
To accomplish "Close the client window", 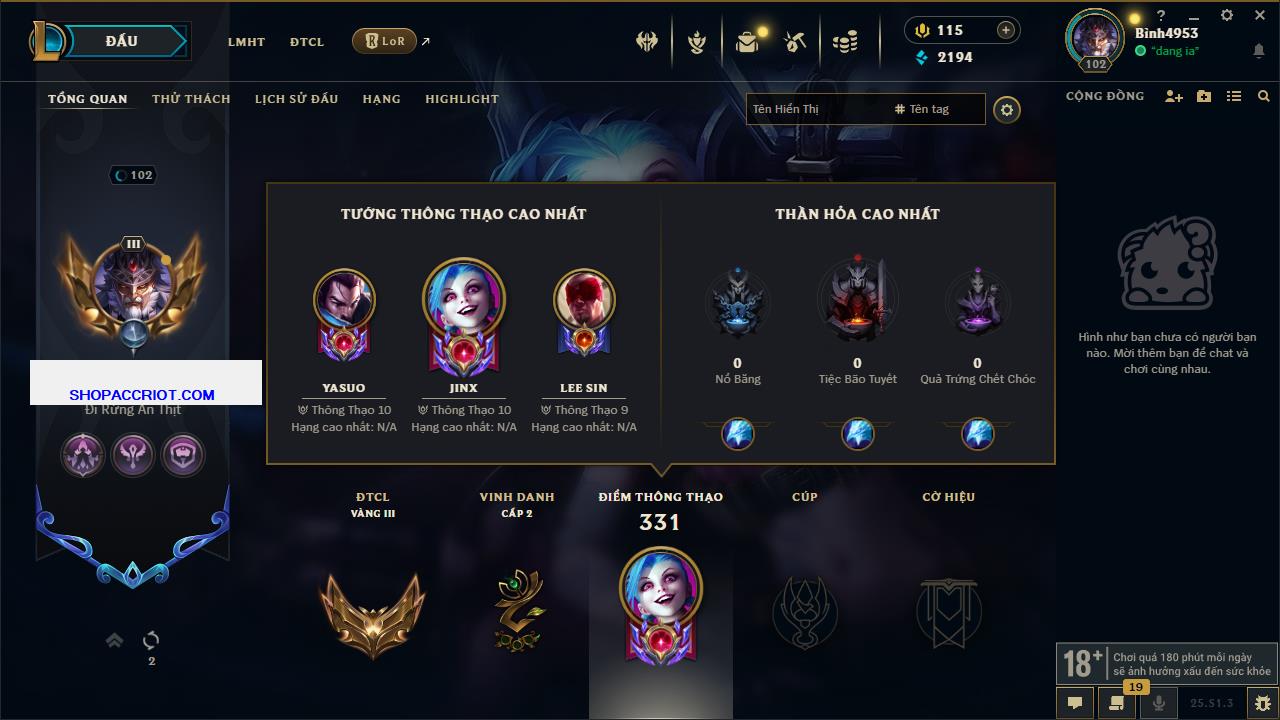I will (1260, 16).
